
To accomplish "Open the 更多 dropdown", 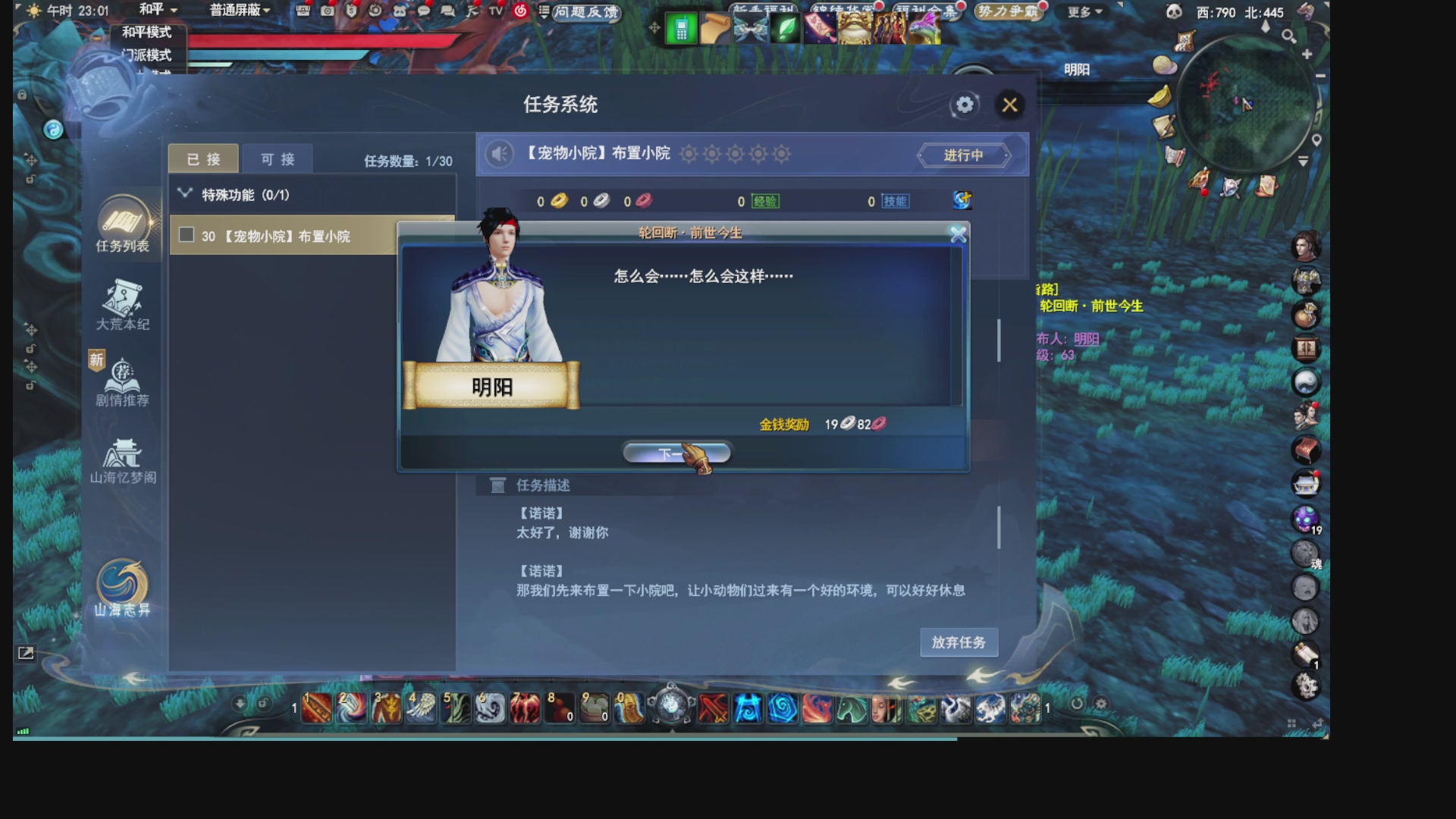I will click(x=1083, y=11).
